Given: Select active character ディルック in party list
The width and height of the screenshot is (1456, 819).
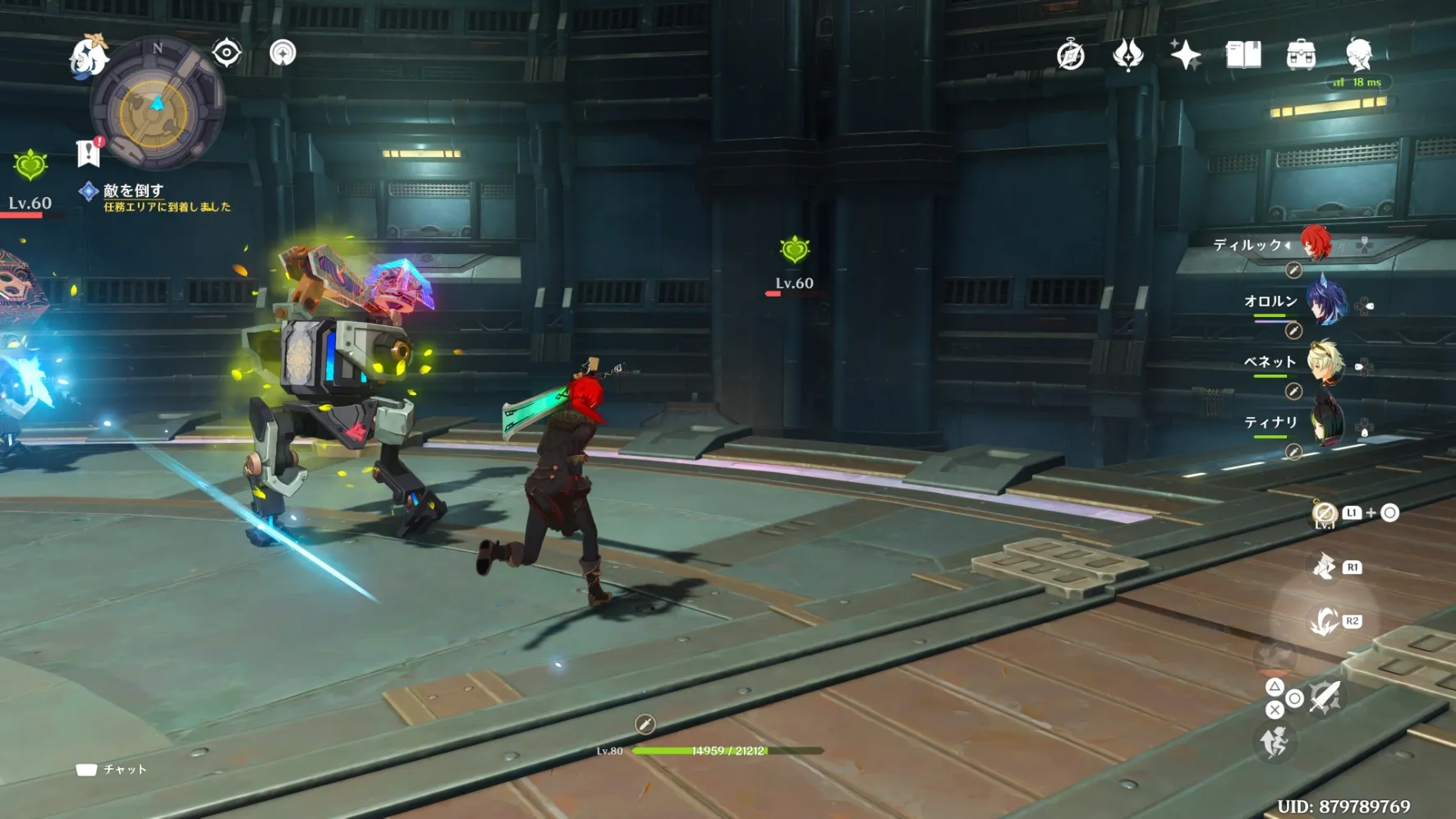Looking at the screenshot, I should coord(1316,244).
